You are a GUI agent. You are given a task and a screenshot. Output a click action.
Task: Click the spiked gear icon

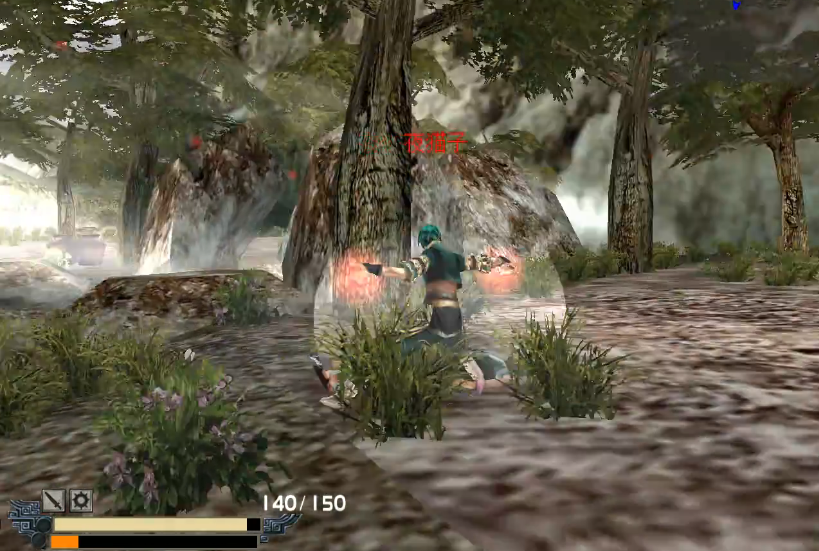click(x=80, y=500)
